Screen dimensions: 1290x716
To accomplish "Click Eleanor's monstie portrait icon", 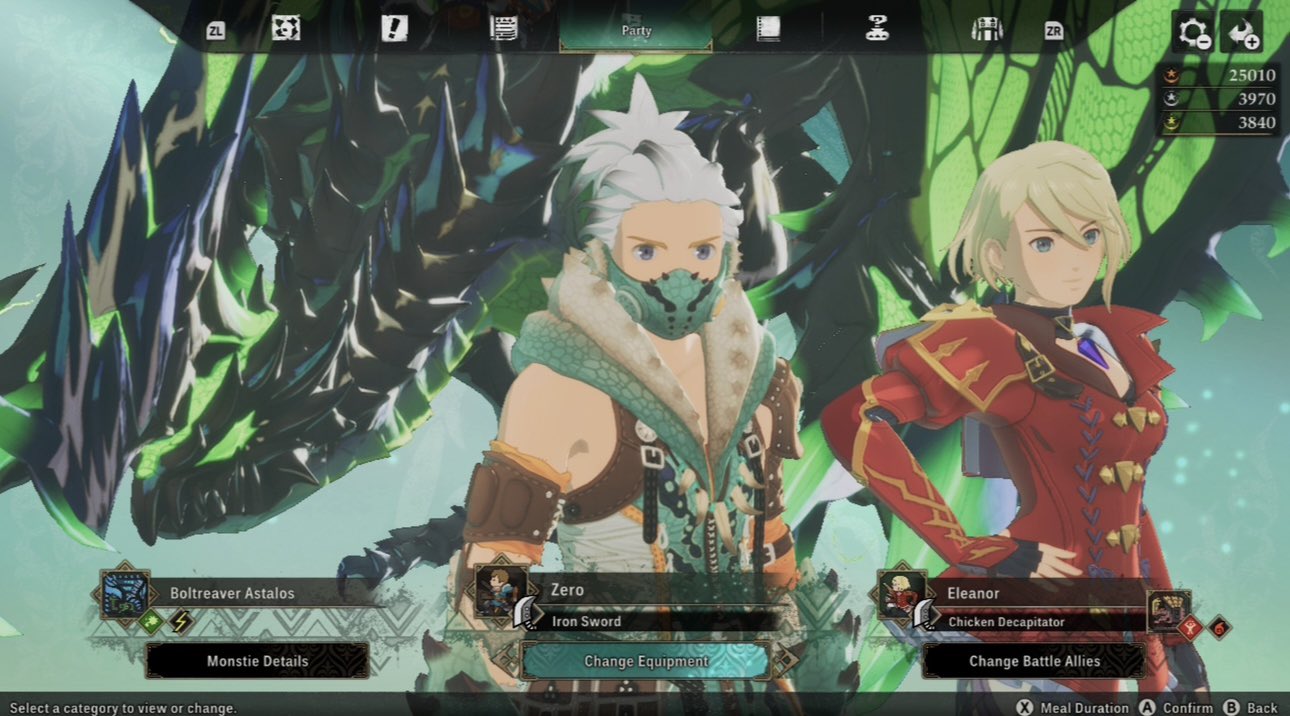I will click(1168, 610).
